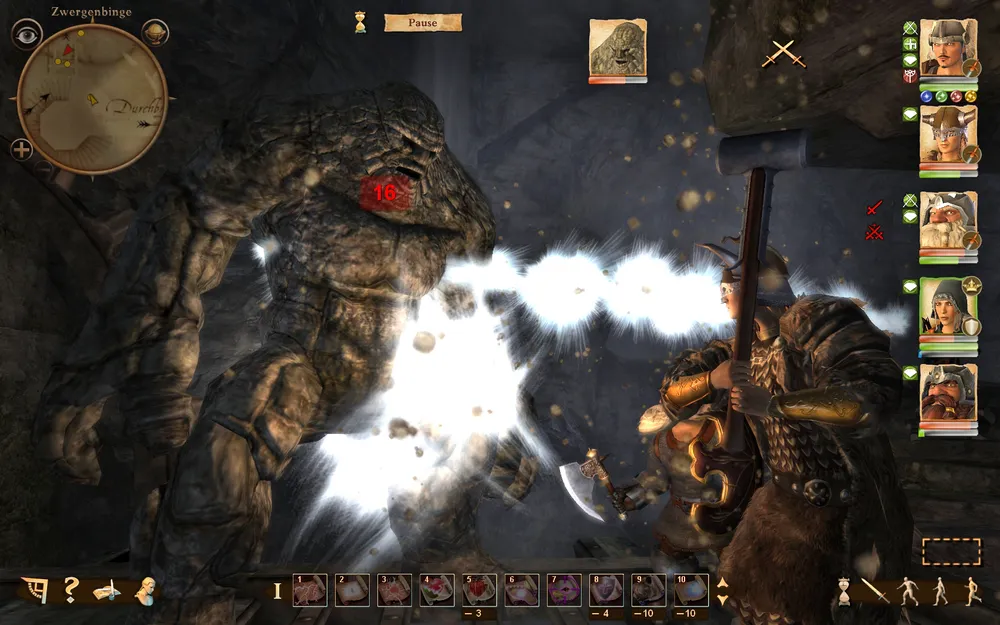Screen dimensions: 1000x625
Task: Activate quickbar slot 1
Action: (309, 590)
